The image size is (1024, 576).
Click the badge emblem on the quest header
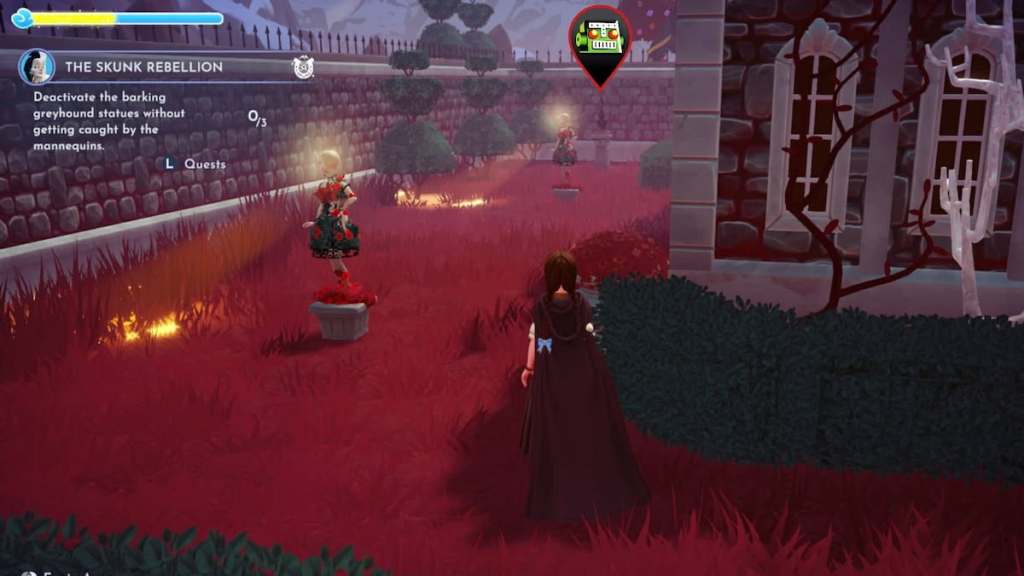(x=303, y=67)
